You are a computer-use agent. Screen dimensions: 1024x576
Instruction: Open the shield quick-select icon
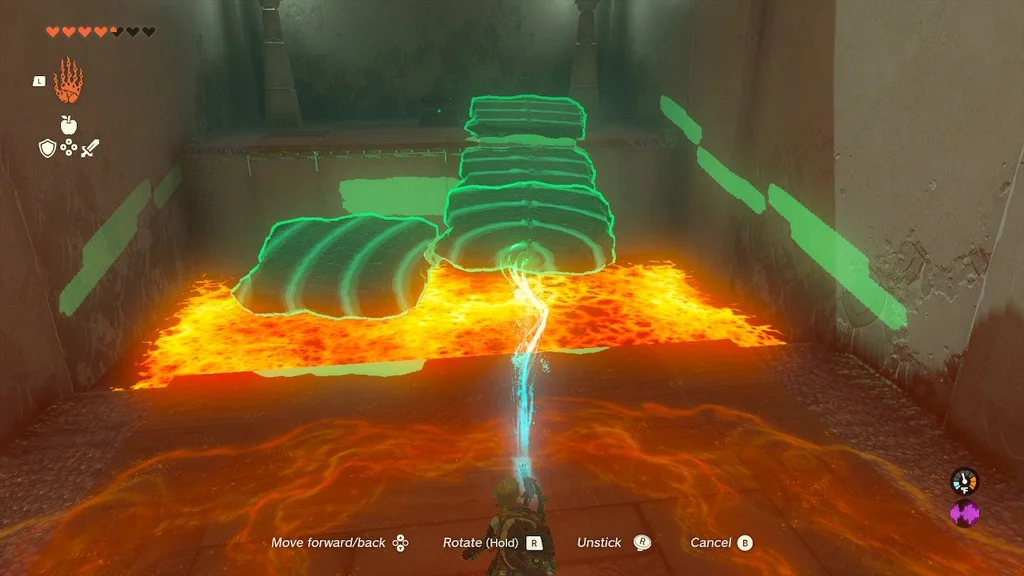click(46, 148)
